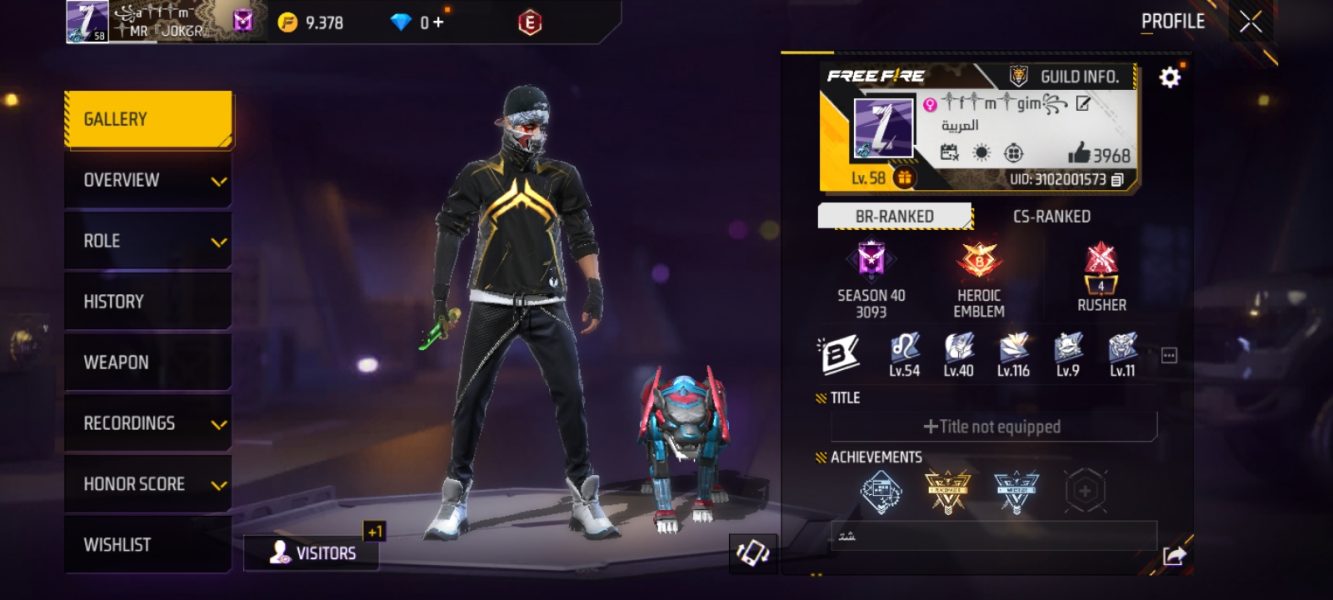Open the Wishlist
Viewport: 1333px width, 600px height.
148,545
